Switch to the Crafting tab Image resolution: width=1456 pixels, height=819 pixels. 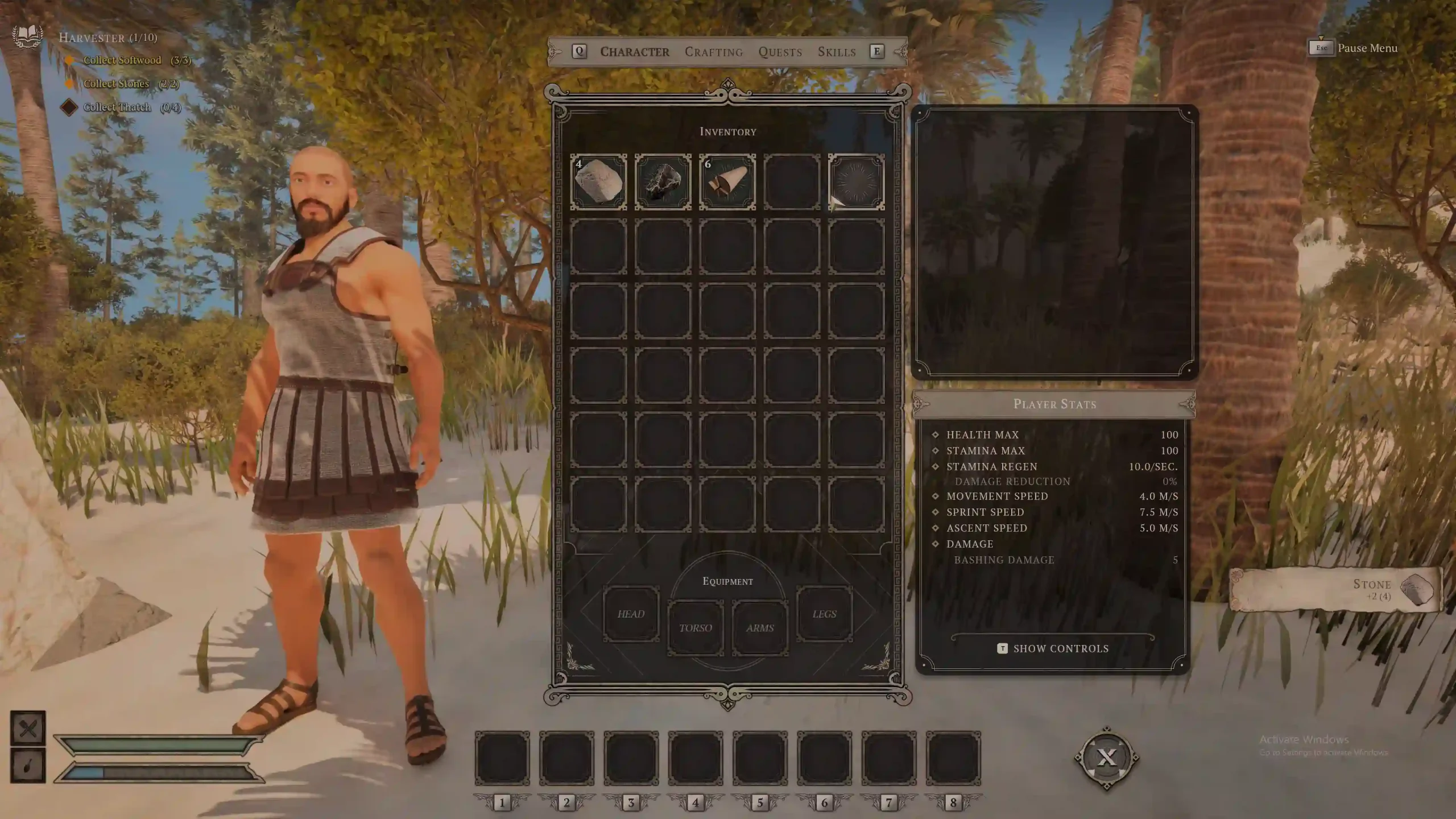[x=713, y=52]
